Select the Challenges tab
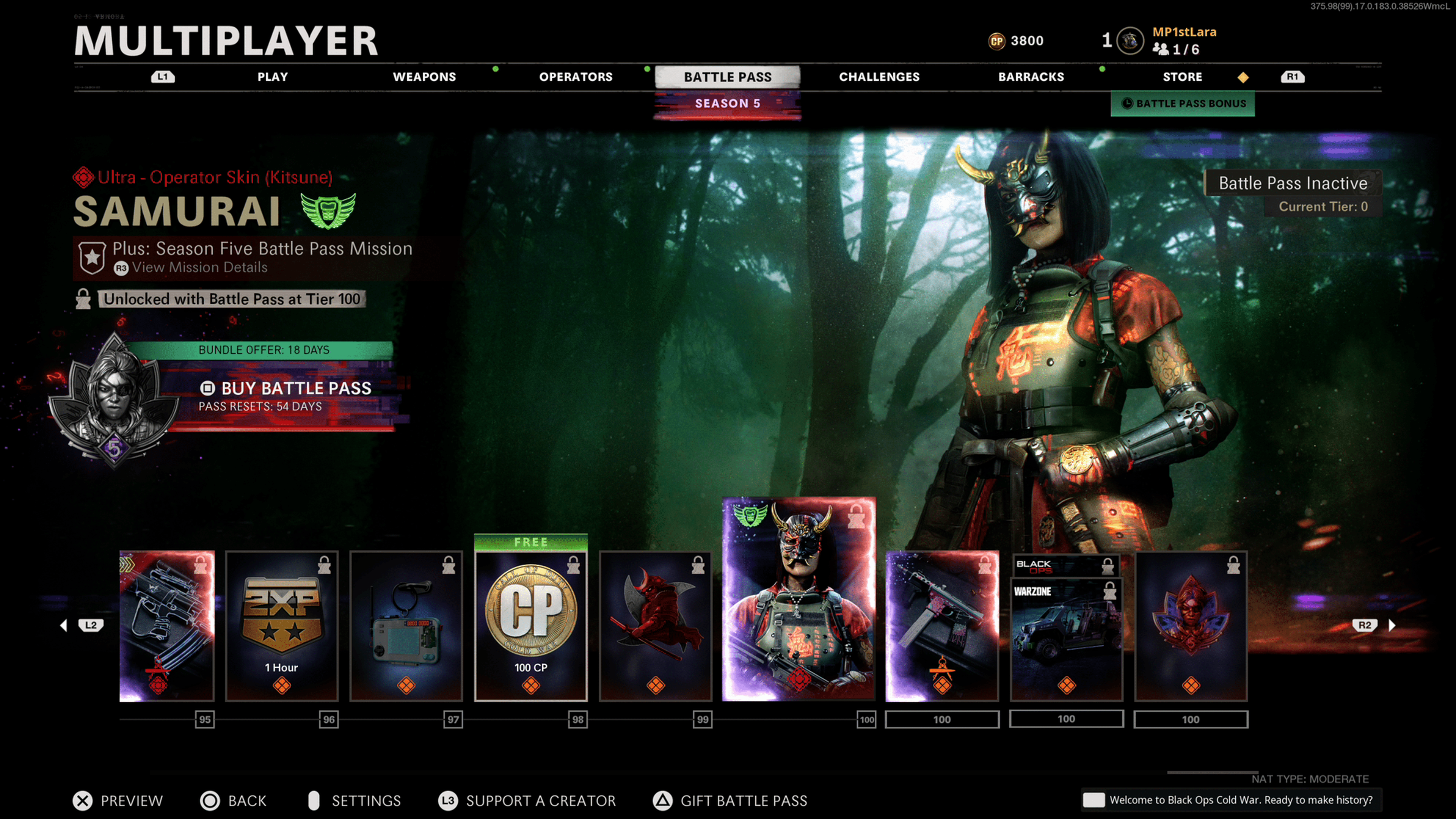The image size is (1456, 819). pyautogui.click(x=879, y=77)
